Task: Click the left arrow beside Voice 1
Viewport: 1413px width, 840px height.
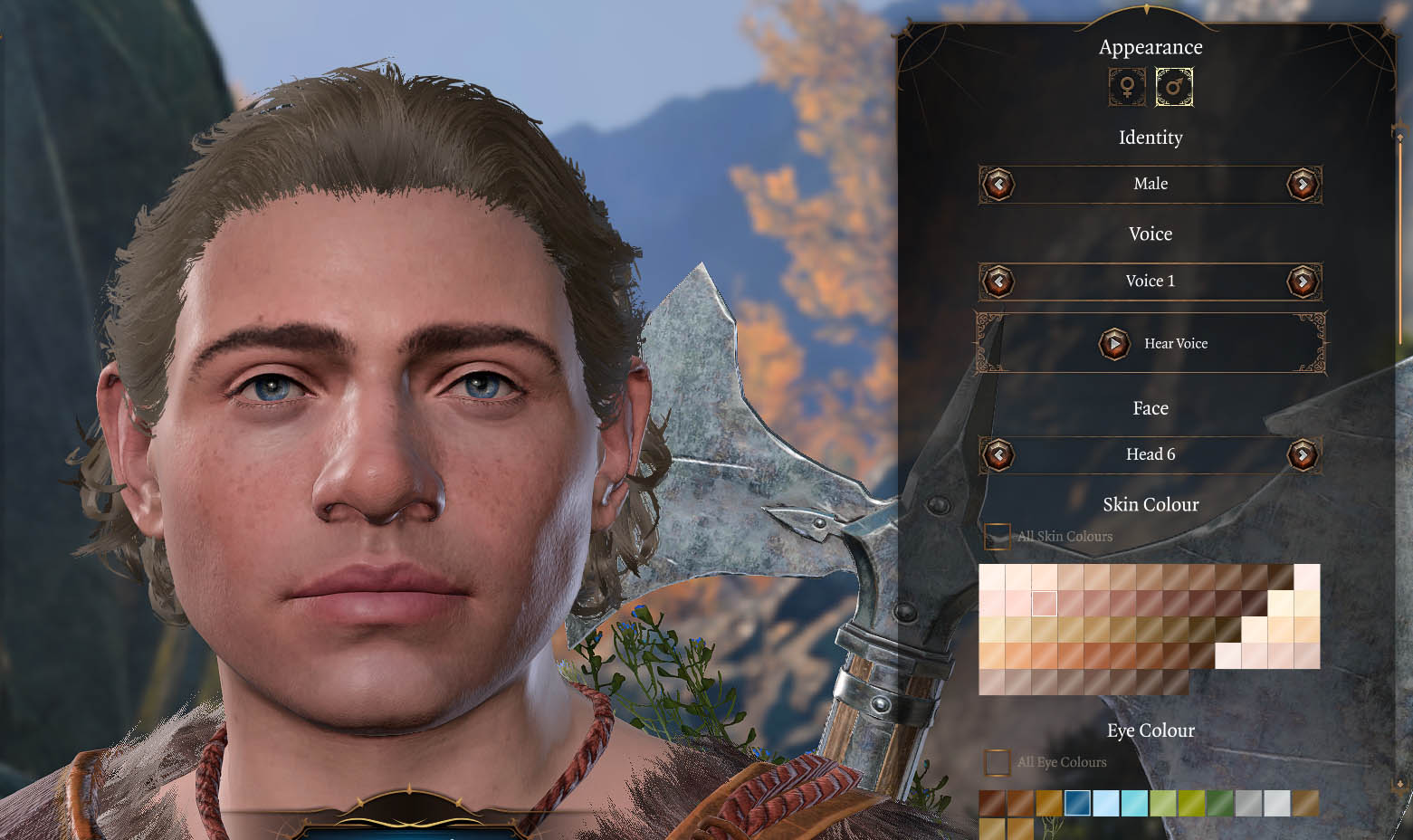Action: coord(998,282)
